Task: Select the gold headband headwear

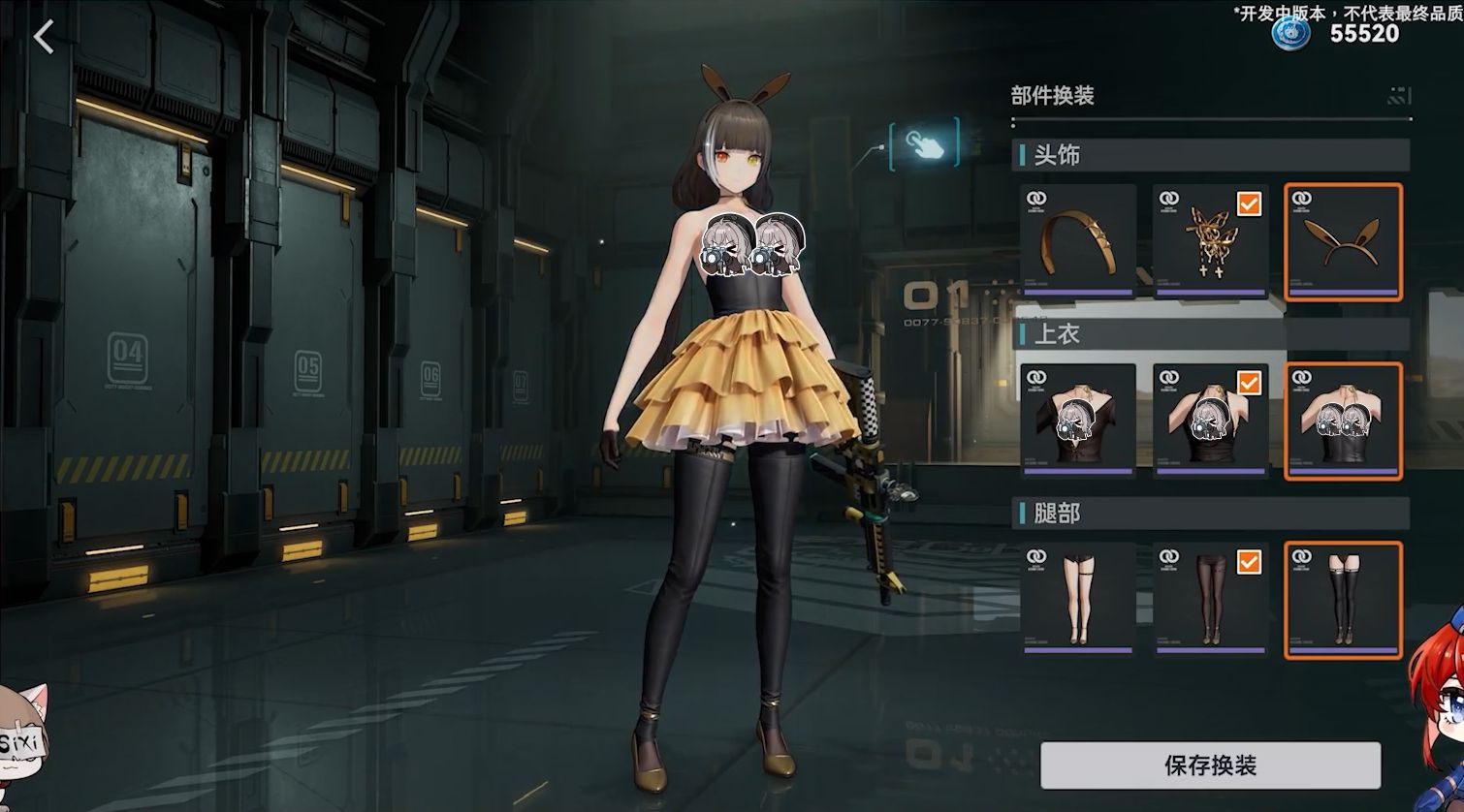Action: click(1078, 241)
